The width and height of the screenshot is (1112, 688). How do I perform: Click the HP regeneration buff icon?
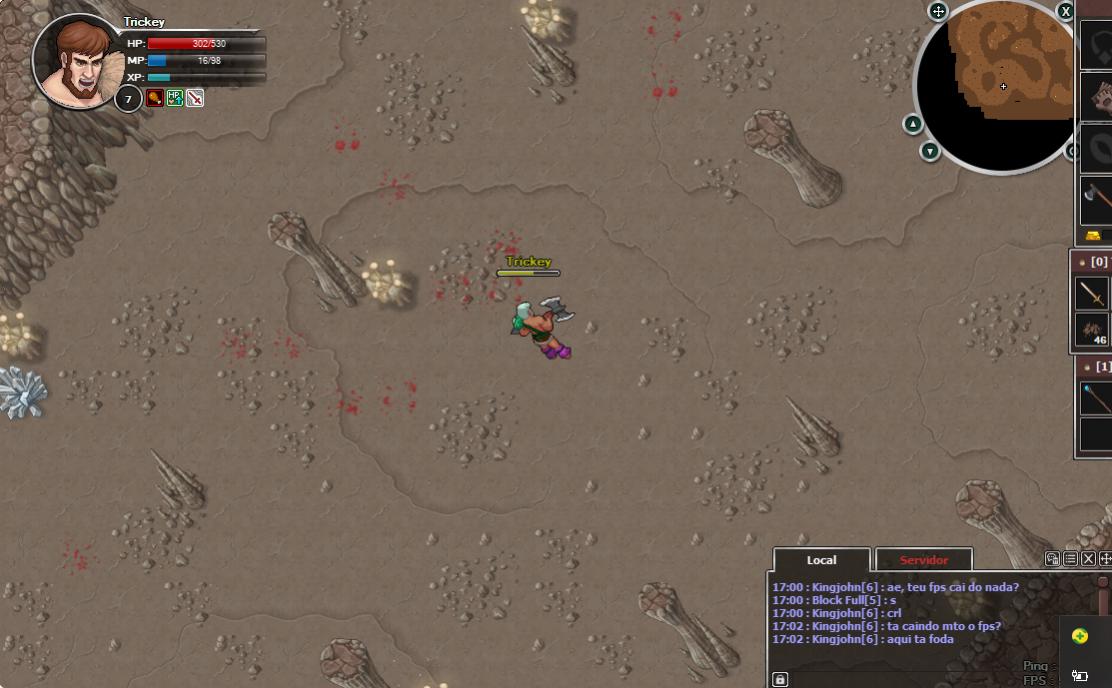[175, 98]
